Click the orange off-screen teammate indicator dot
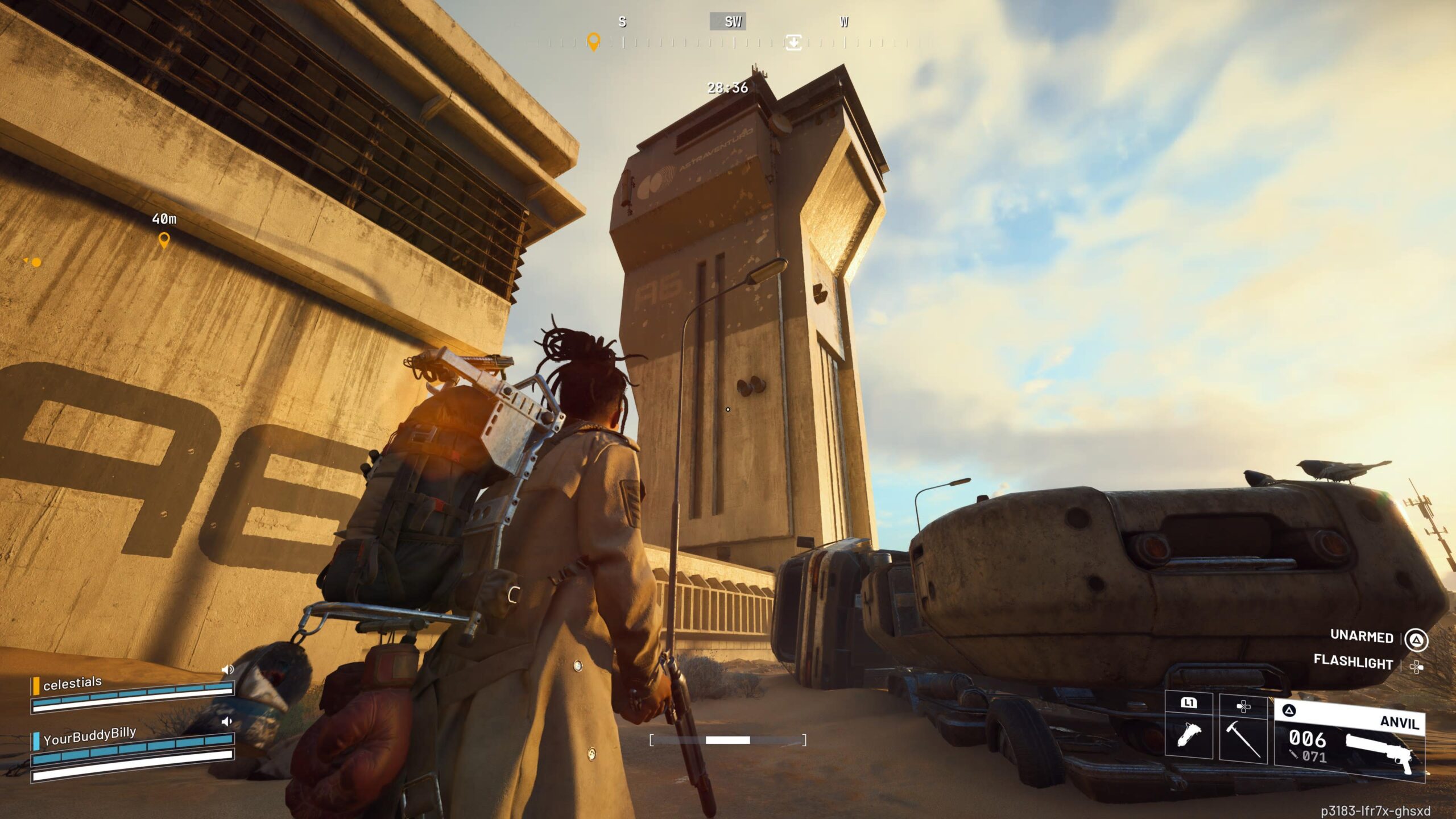1456x819 pixels. [36, 262]
